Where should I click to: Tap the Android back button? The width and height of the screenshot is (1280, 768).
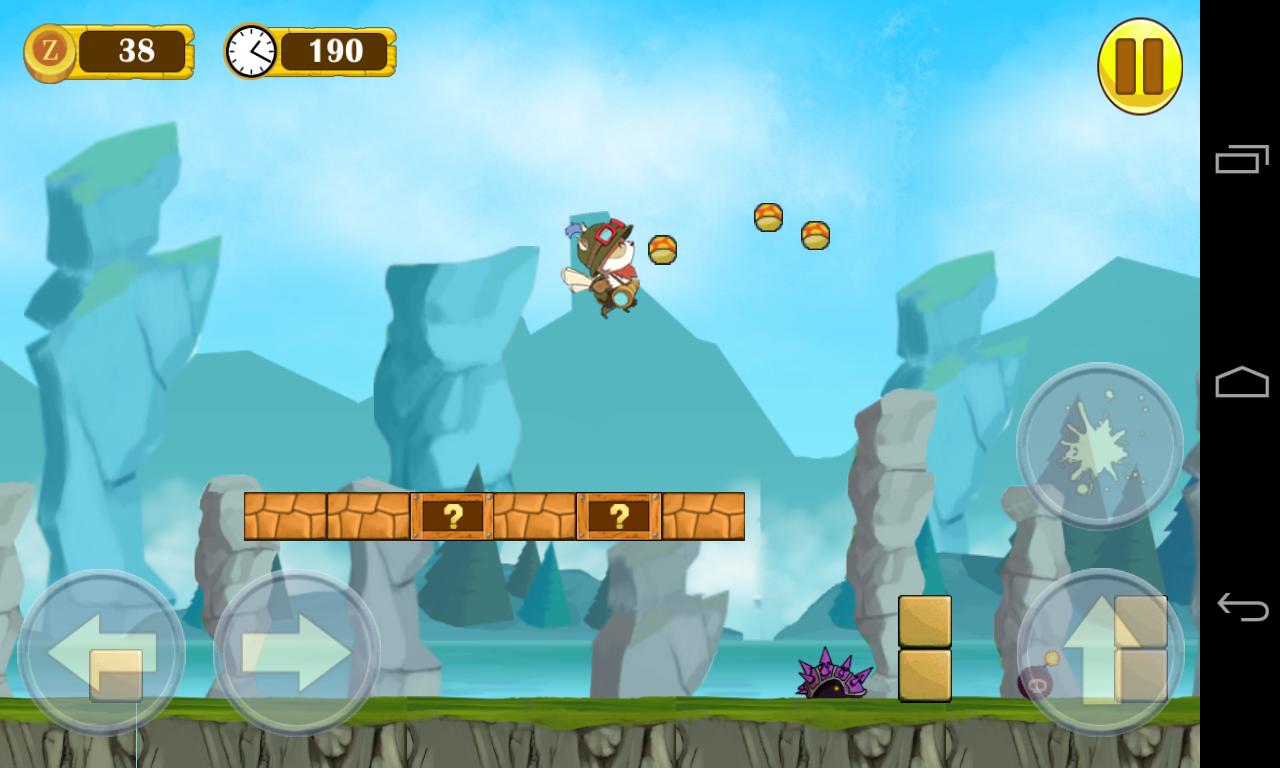click(1240, 605)
